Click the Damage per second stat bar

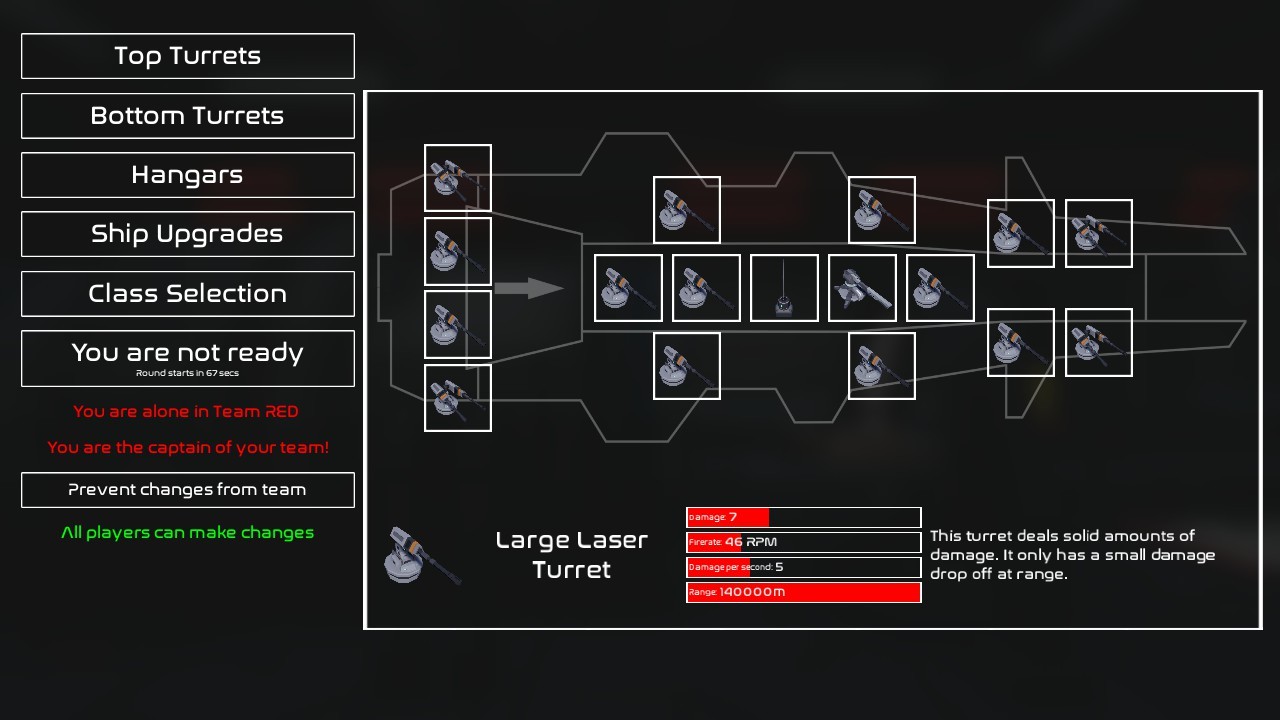tap(803, 566)
